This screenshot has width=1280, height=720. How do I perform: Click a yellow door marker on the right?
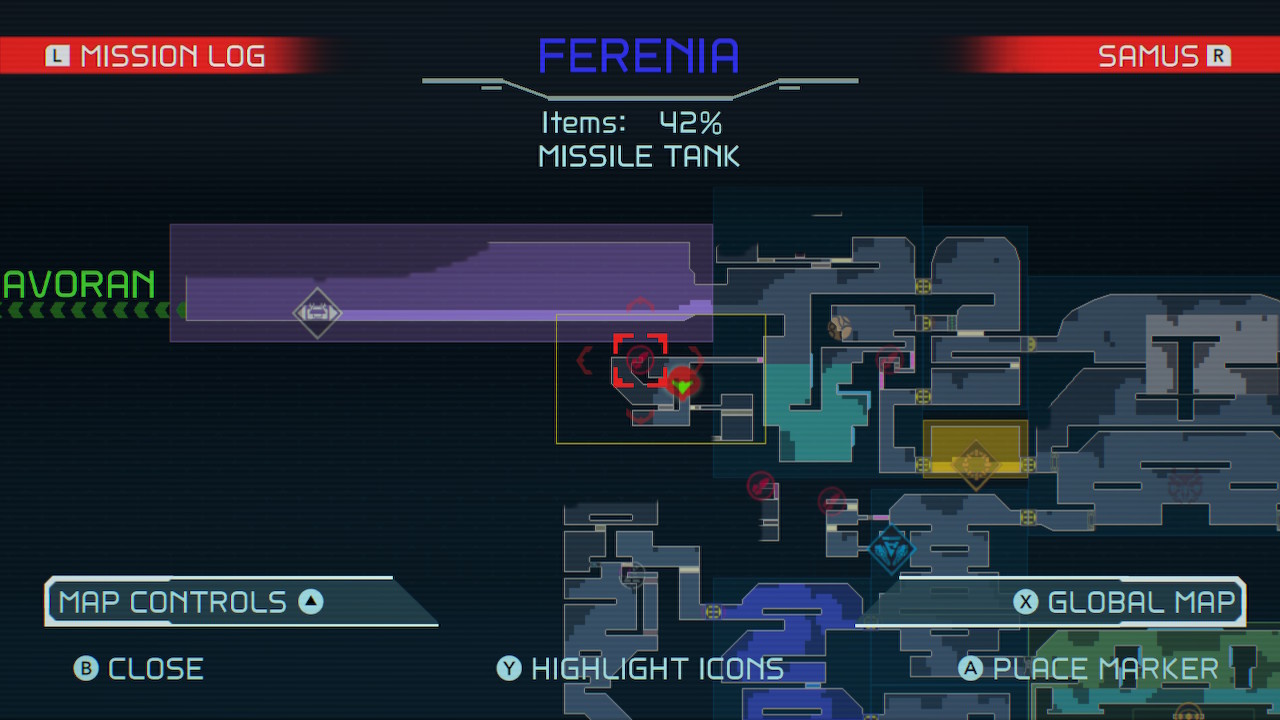[923, 396]
